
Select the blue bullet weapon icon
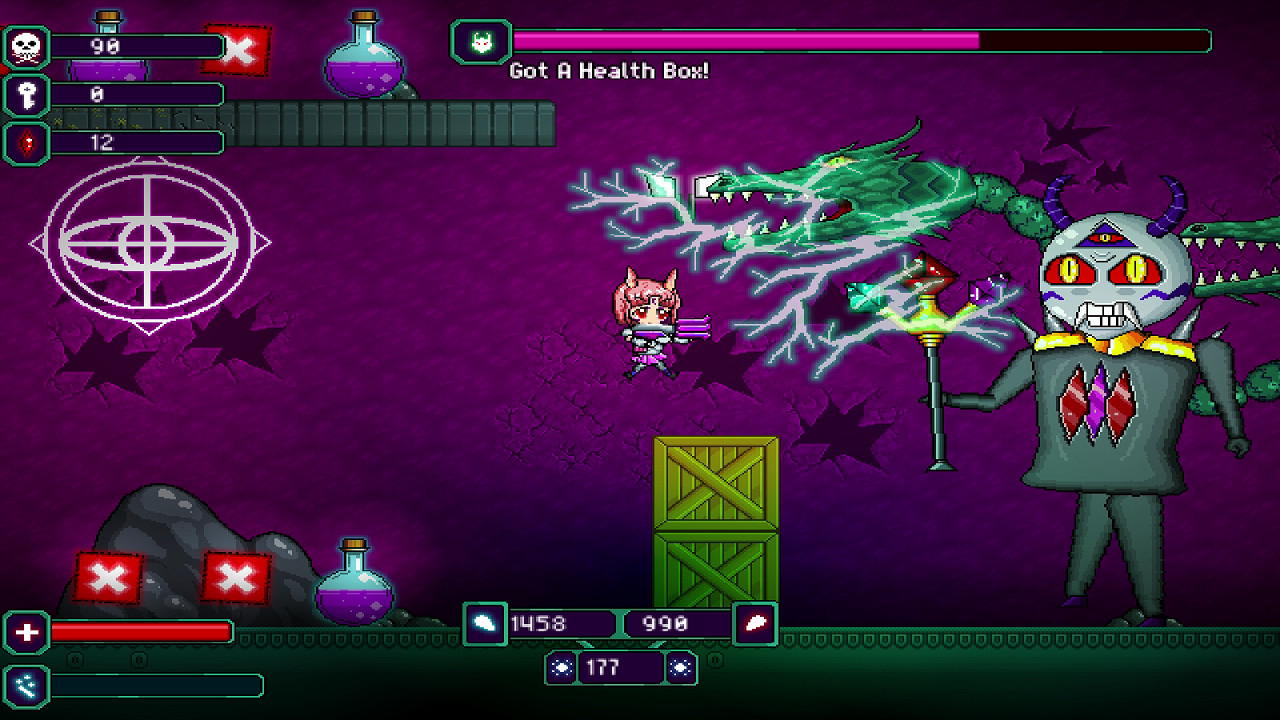point(485,623)
